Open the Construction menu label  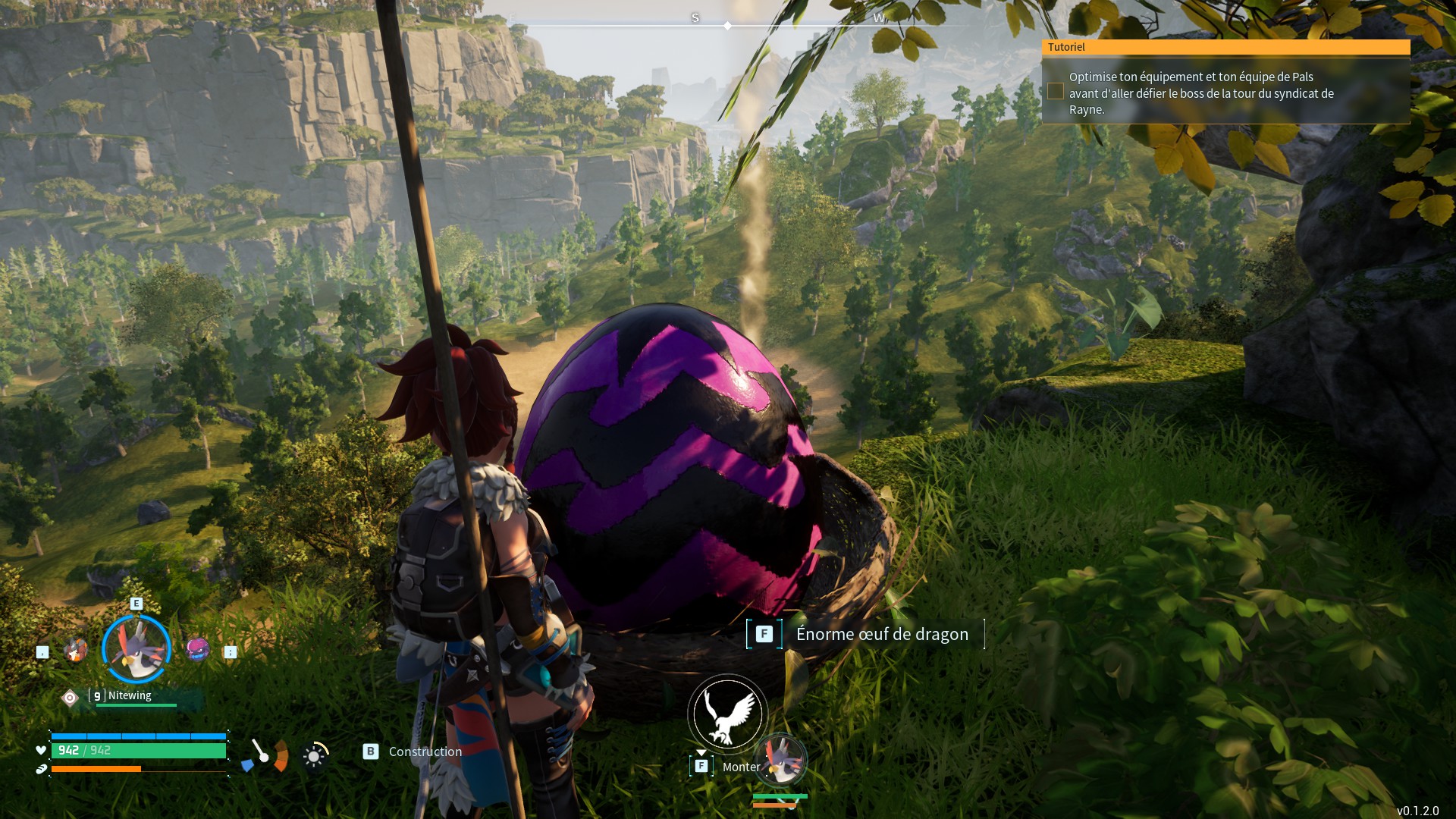(x=425, y=752)
